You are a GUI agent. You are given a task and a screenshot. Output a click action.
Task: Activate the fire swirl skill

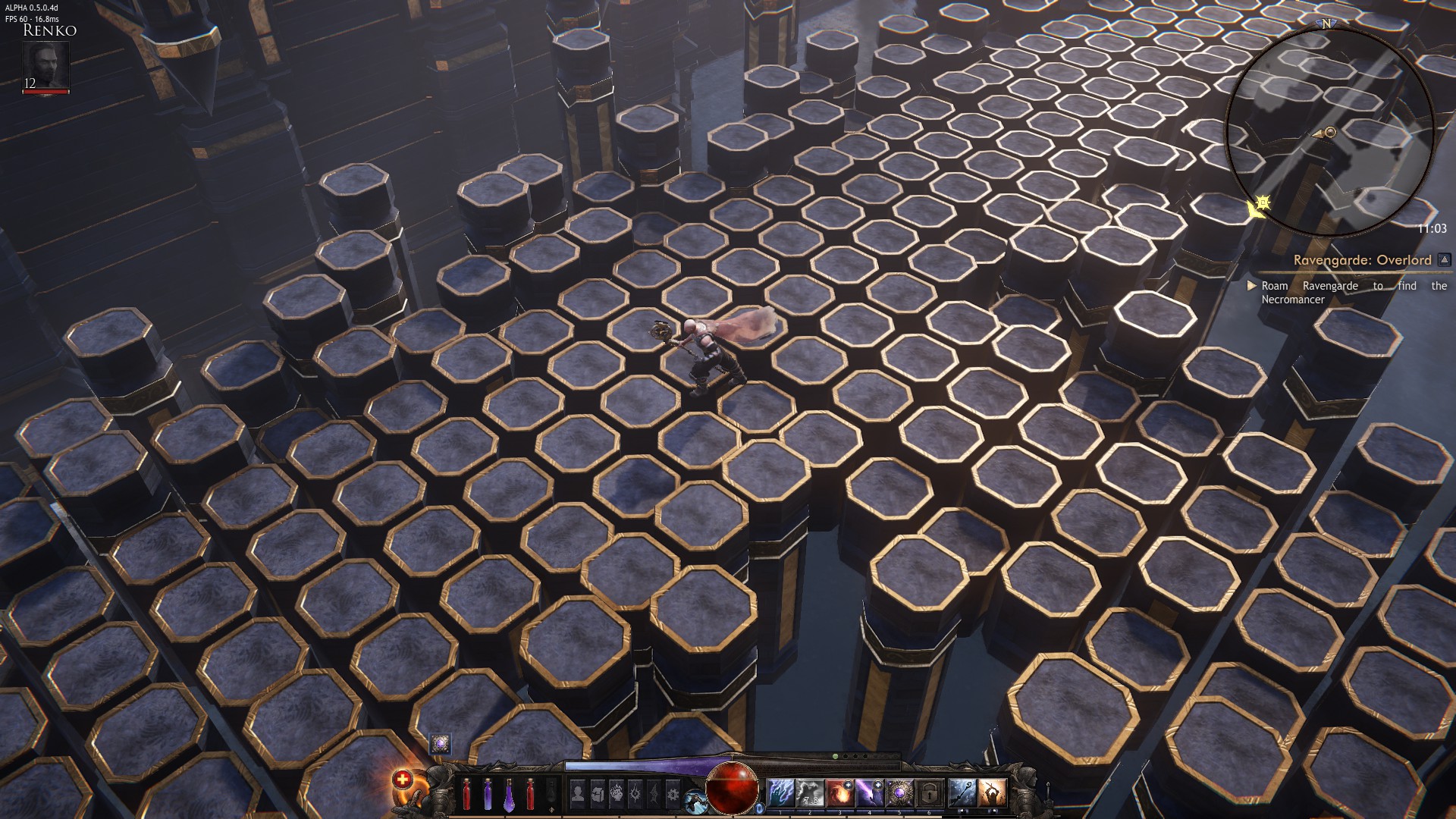coord(840,794)
